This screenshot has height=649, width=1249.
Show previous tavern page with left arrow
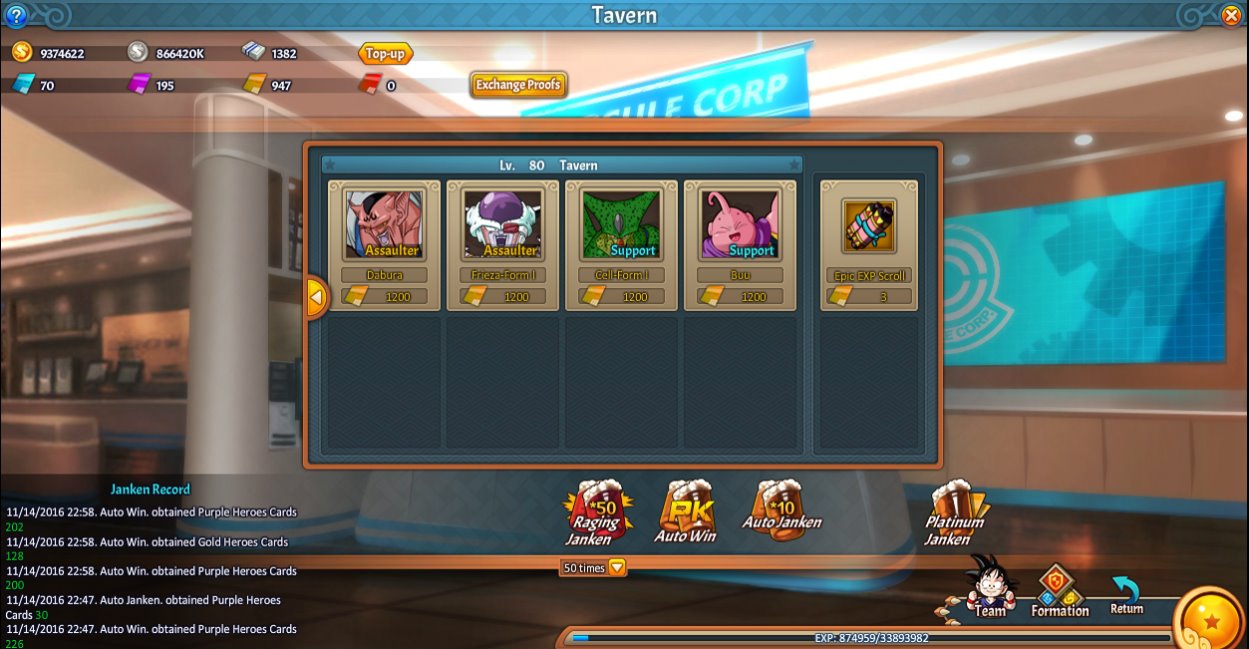coord(316,297)
